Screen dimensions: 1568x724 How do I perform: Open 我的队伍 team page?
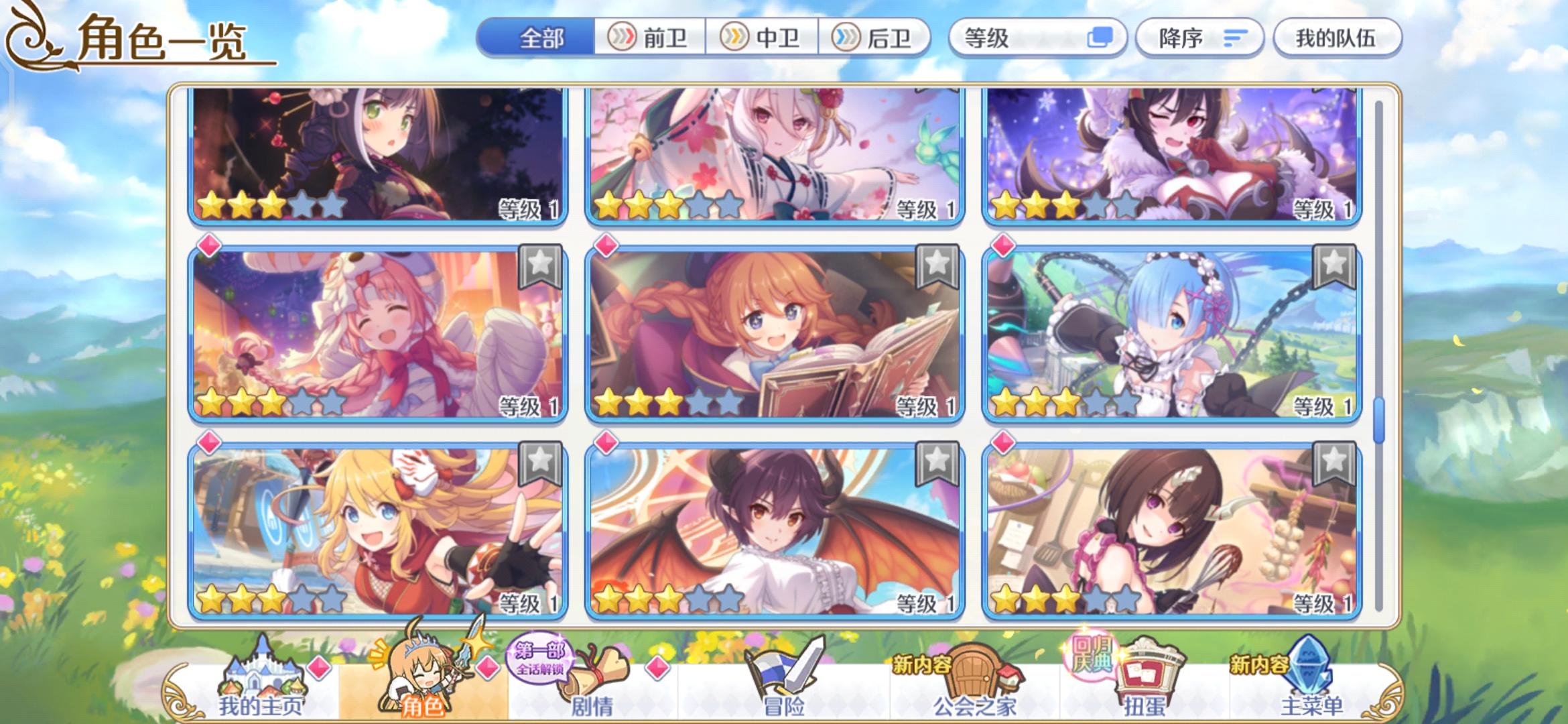(x=1337, y=38)
